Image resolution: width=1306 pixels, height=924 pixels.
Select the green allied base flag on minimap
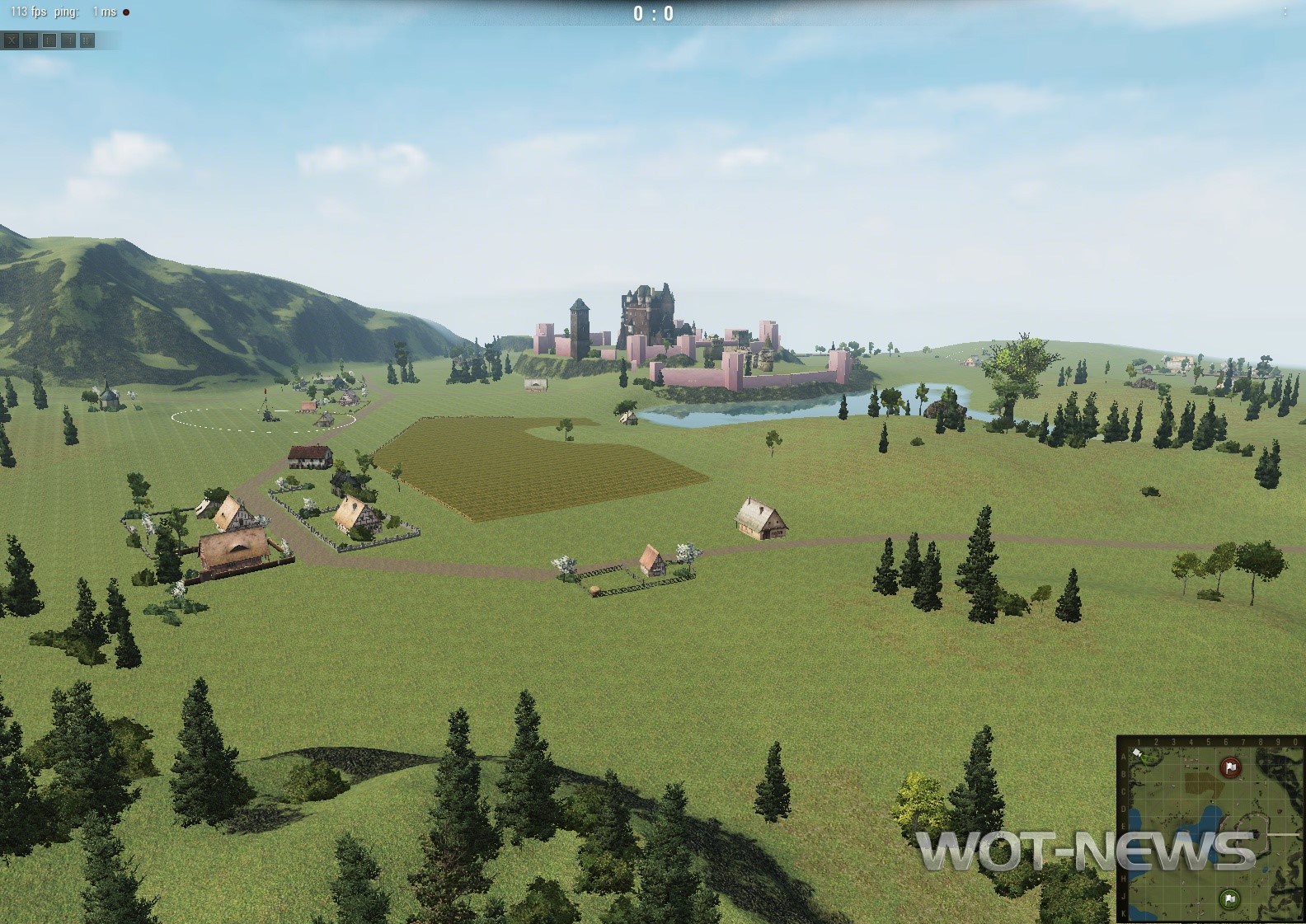pyautogui.click(x=1229, y=898)
